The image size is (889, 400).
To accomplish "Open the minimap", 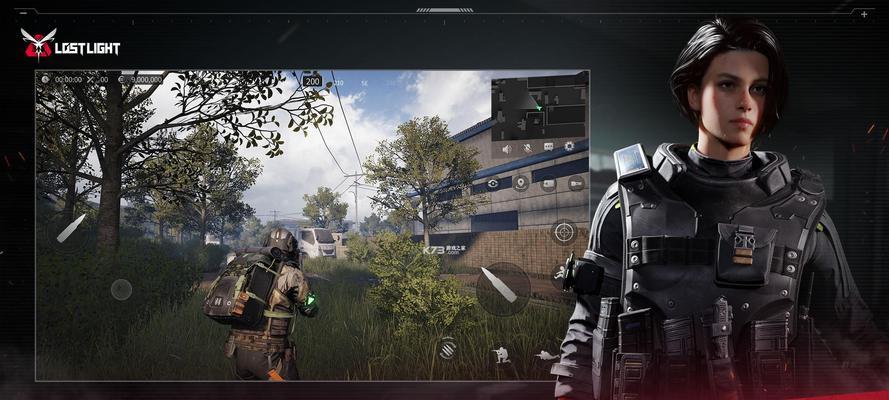I will (x=538, y=108).
